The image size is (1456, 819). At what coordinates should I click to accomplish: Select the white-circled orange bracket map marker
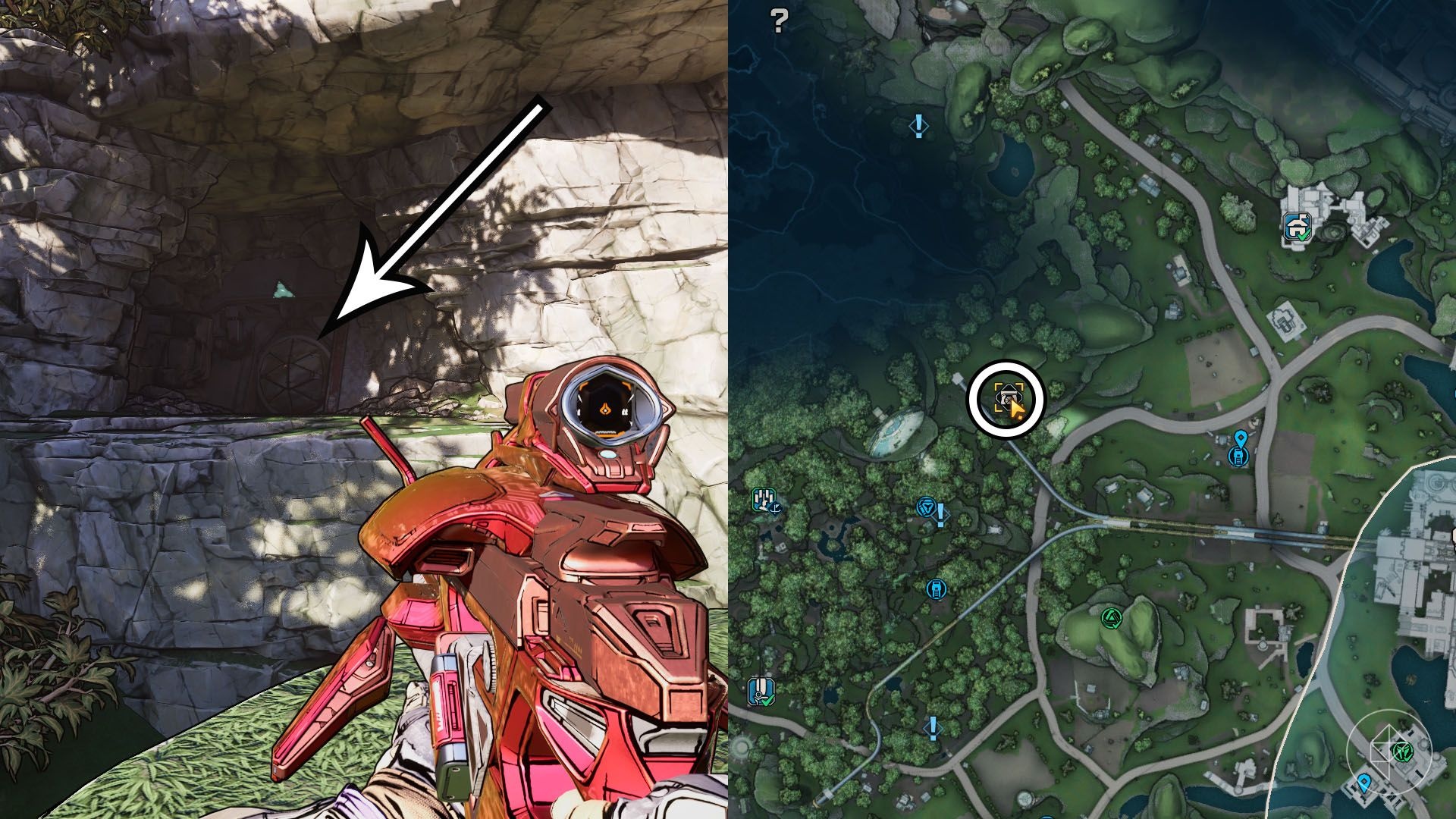point(1007,397)
